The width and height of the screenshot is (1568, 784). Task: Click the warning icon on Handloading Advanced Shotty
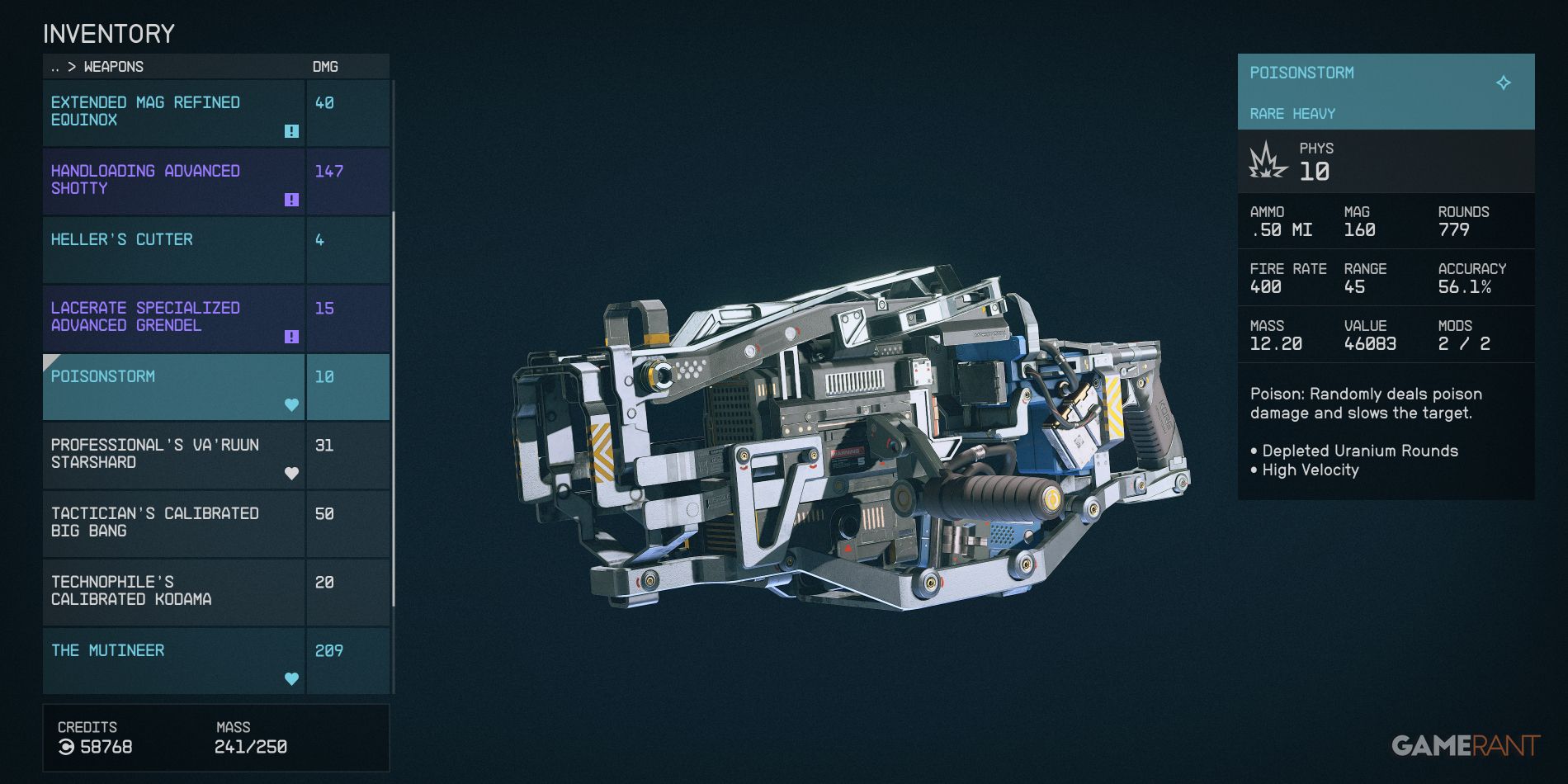coord(290,198)
